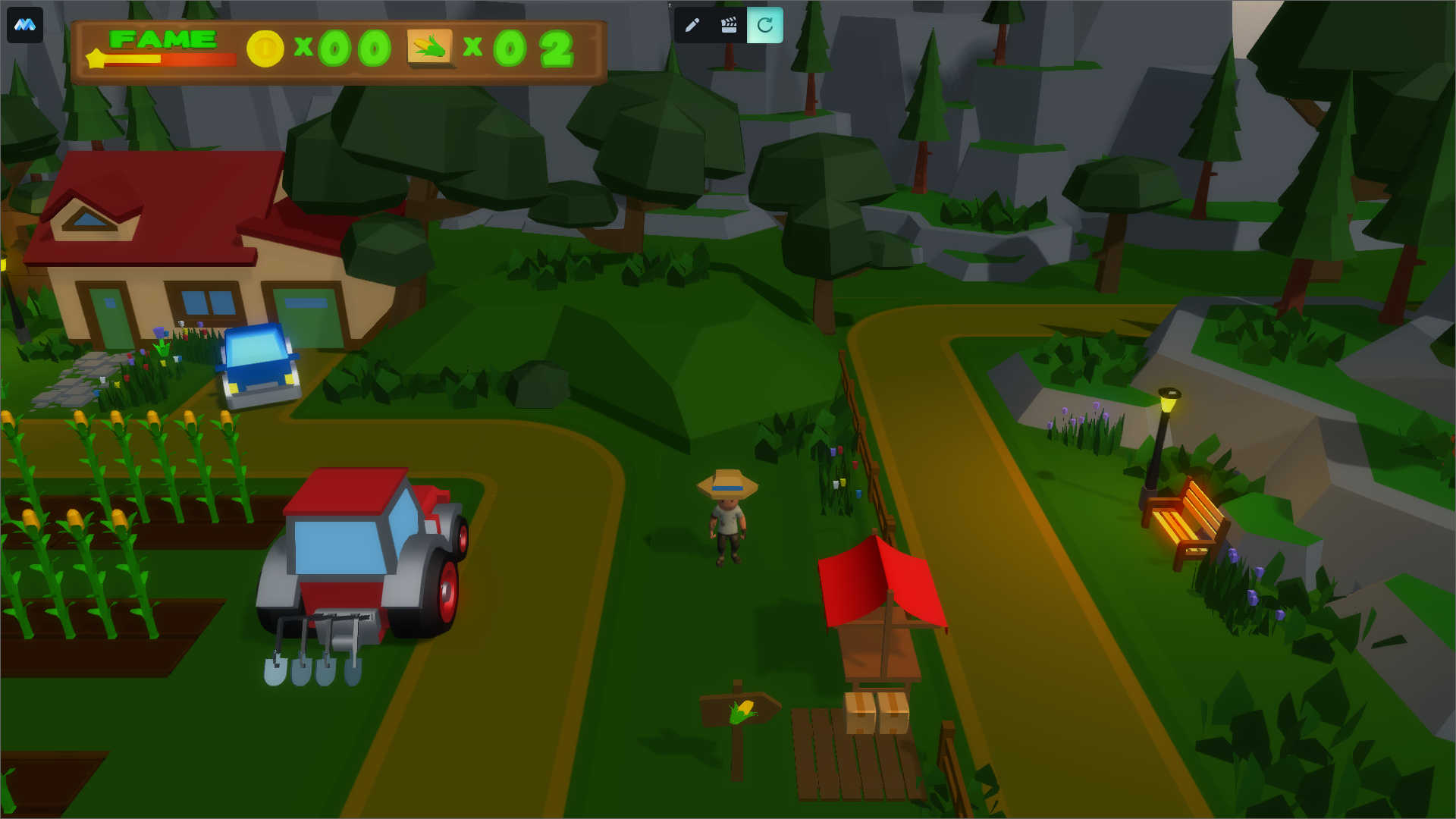Open the clapperboard cinematic tool
This screenshot has height=819, width=1456.
point(728,25)
